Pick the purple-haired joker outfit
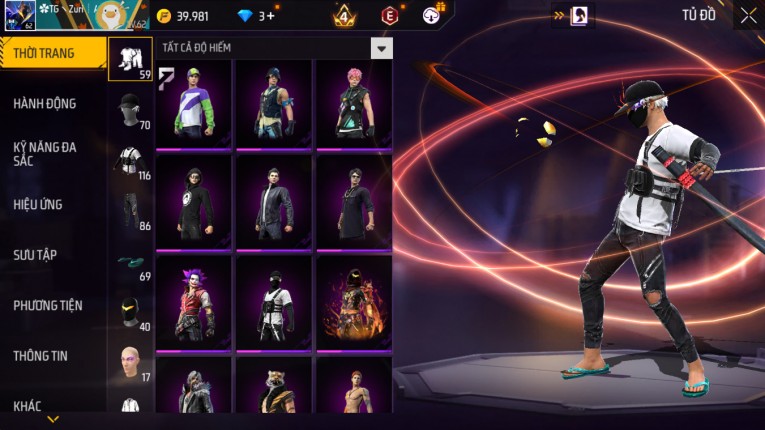This screenshot has width=765, height=430. pyautogui.click(x=194, y=300)
